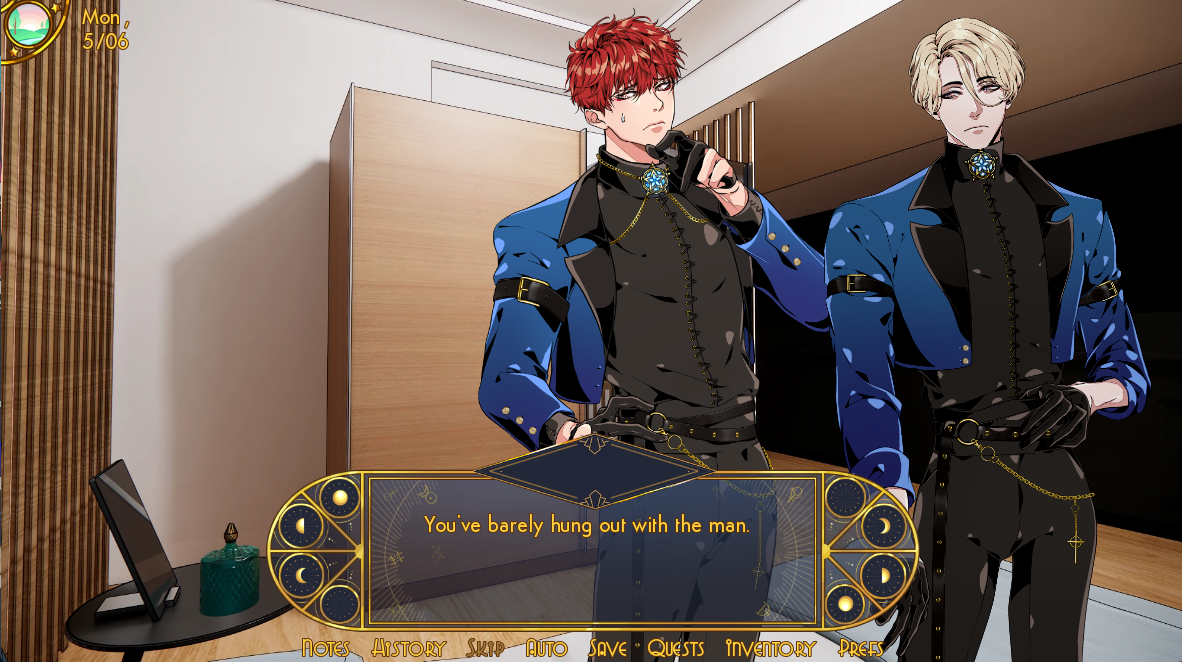View the Quests list
The image size is (1182, 662).
point(676,648)
